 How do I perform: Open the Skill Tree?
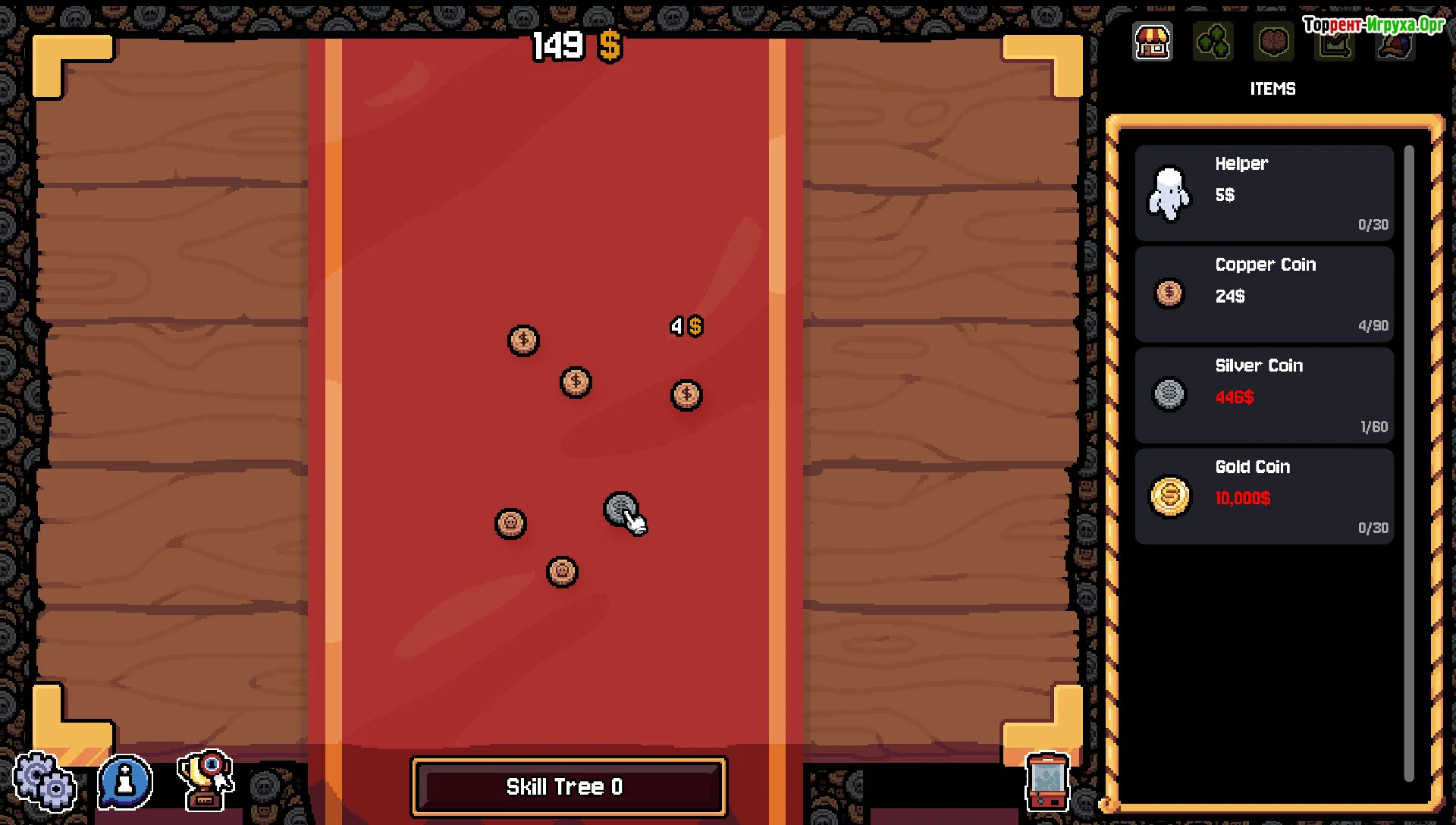[568, 787]
